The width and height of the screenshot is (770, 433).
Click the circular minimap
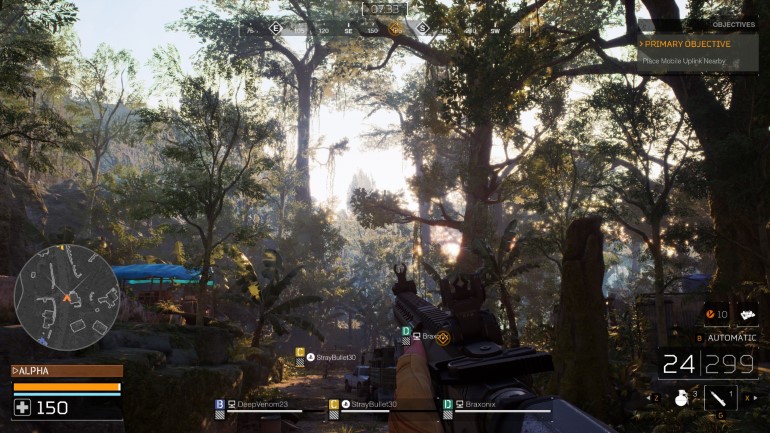pos(67,297)
